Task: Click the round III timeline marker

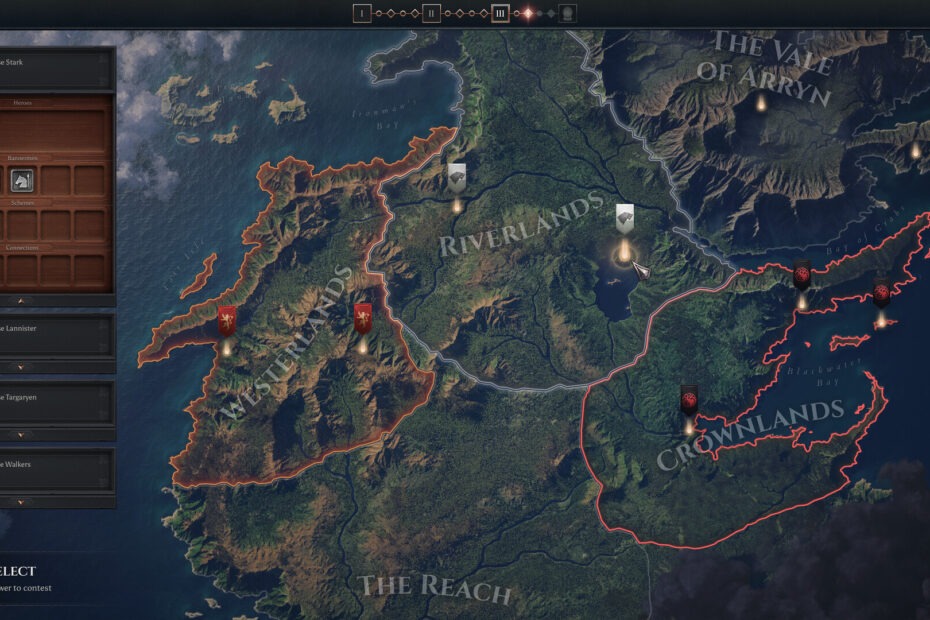Action: (x=500, y=13)
